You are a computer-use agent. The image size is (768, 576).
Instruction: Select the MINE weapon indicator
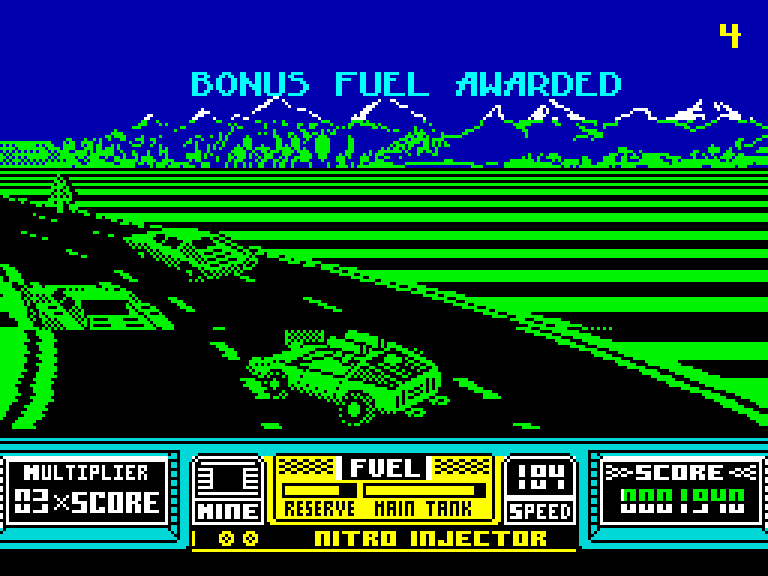pyautogui.click(x=227, y=490)
